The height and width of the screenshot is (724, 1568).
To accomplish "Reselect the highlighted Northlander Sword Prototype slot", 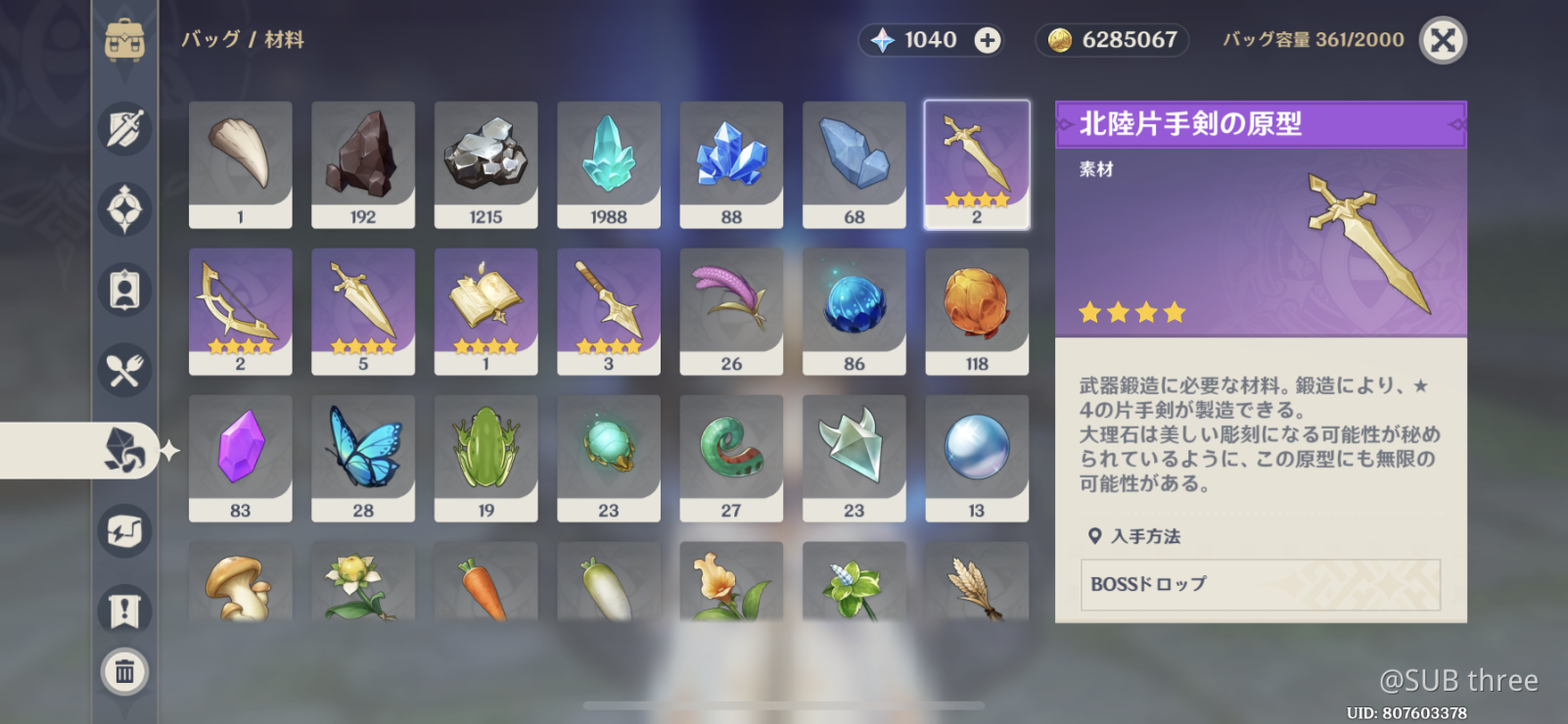I will tap(976, 163).
